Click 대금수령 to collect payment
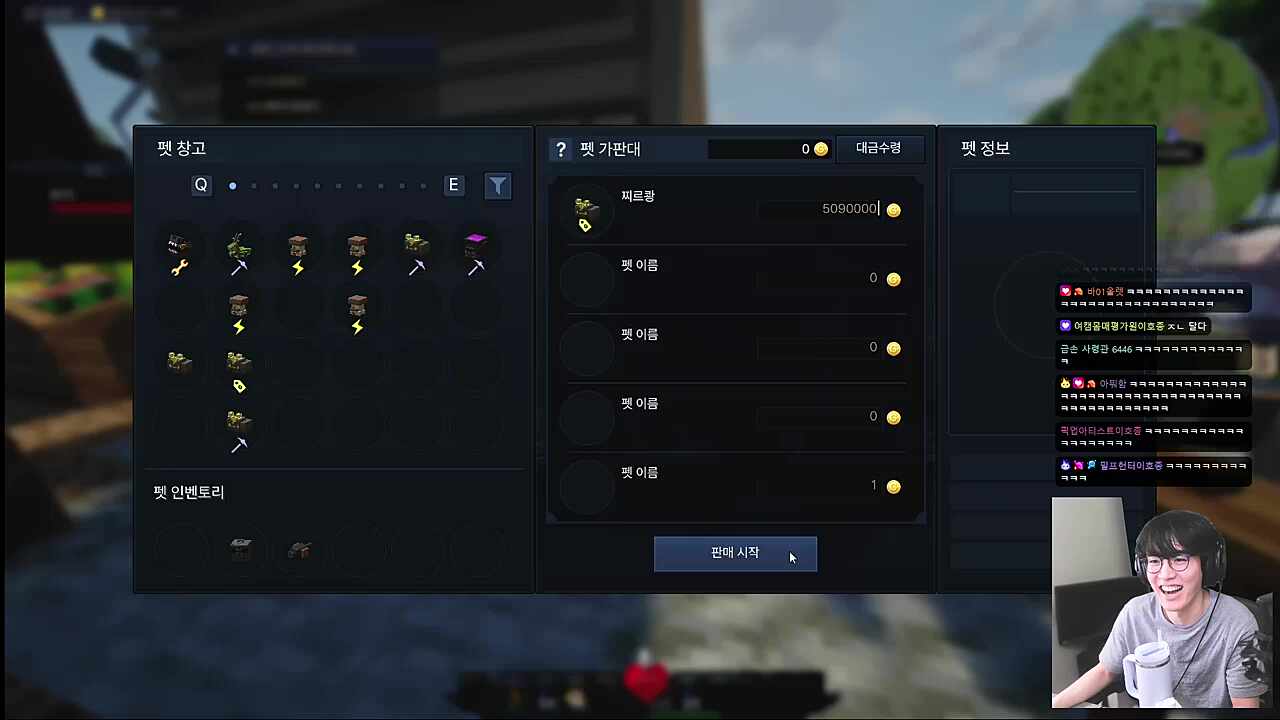The image size is (1280, 720). pos(878,148)
